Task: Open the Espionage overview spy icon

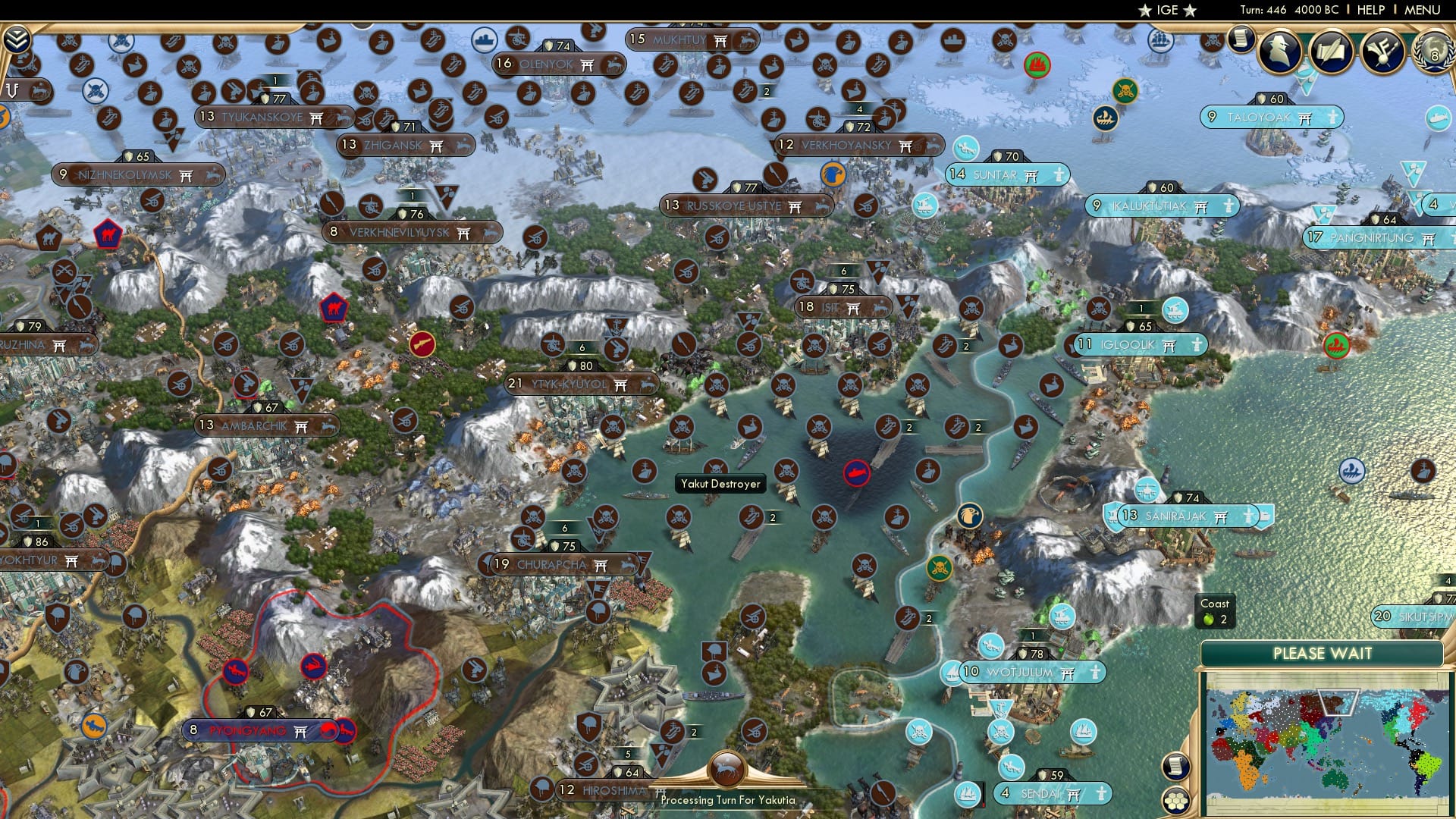Action: (x=1280, y=50)
